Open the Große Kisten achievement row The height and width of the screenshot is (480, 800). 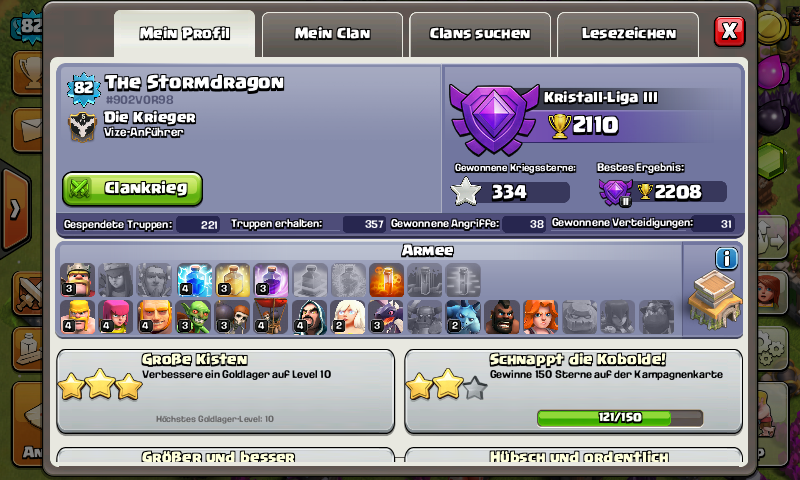[225, 390]
